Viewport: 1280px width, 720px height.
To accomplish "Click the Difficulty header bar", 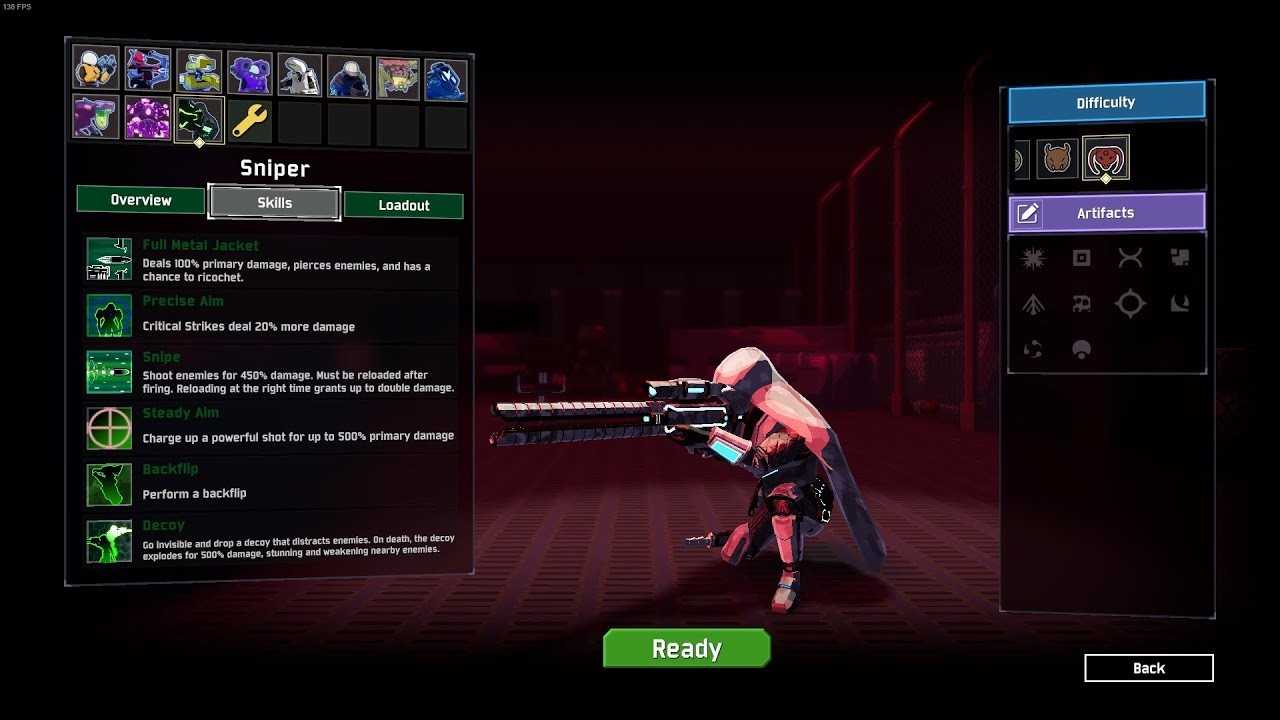I will [1106, 102].
